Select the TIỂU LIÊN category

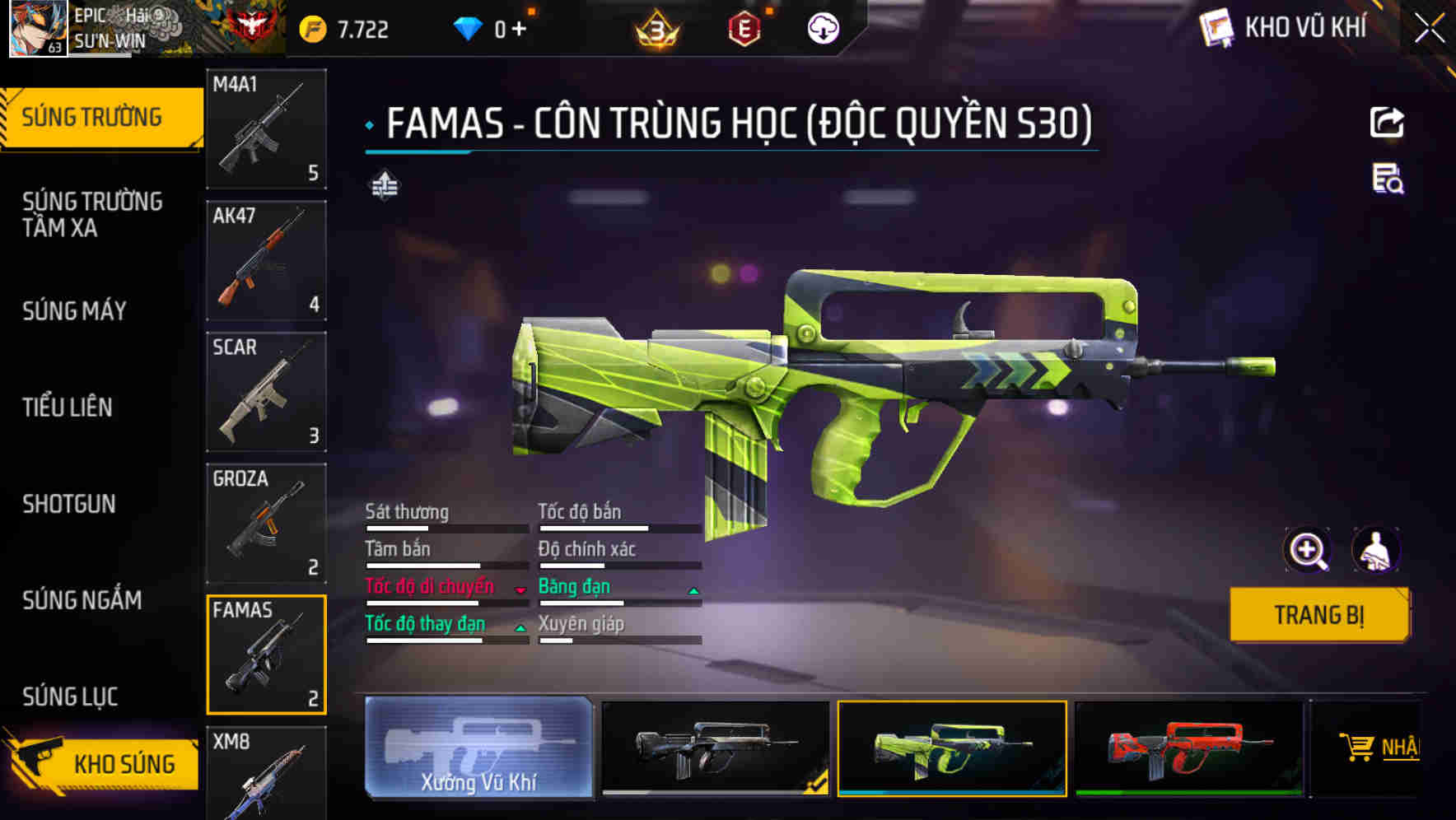click(68, 407)
